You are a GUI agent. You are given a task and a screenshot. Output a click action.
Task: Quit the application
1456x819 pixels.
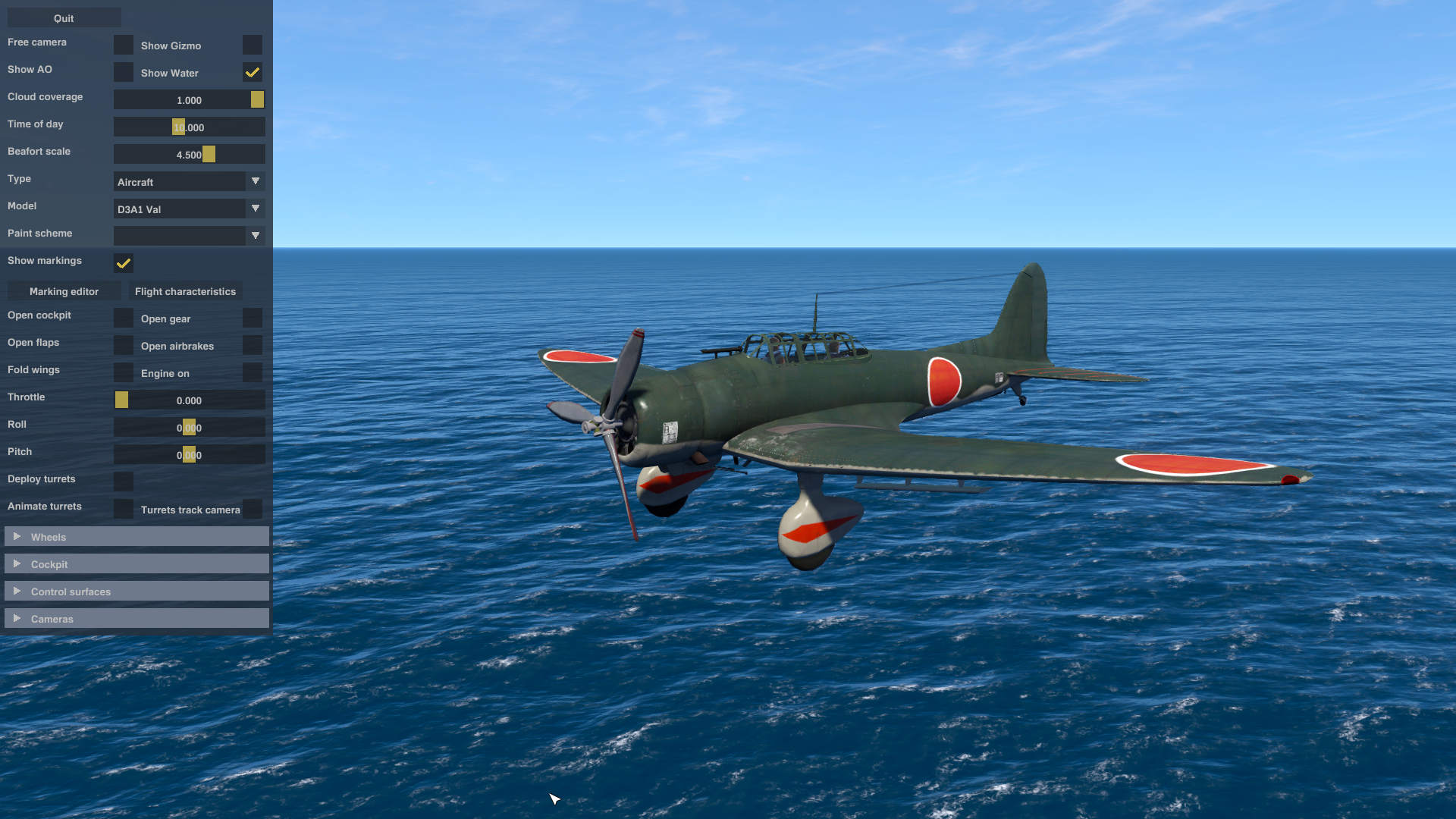64,17
